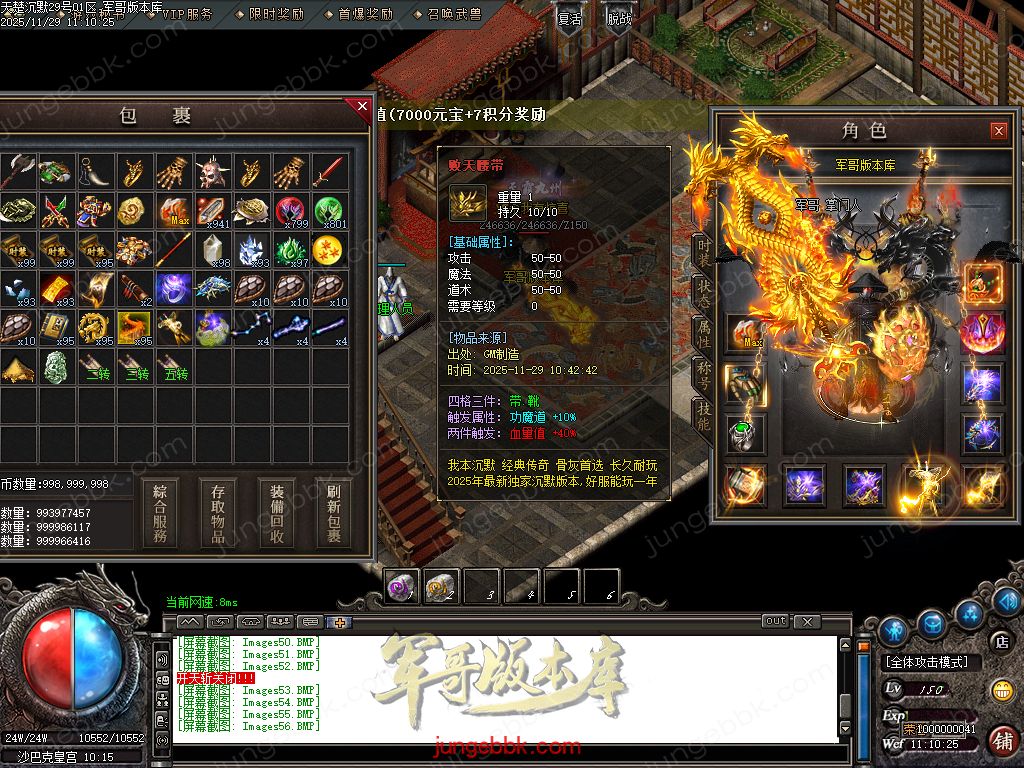Click the 复活 revive button

[x=569, y=19]
